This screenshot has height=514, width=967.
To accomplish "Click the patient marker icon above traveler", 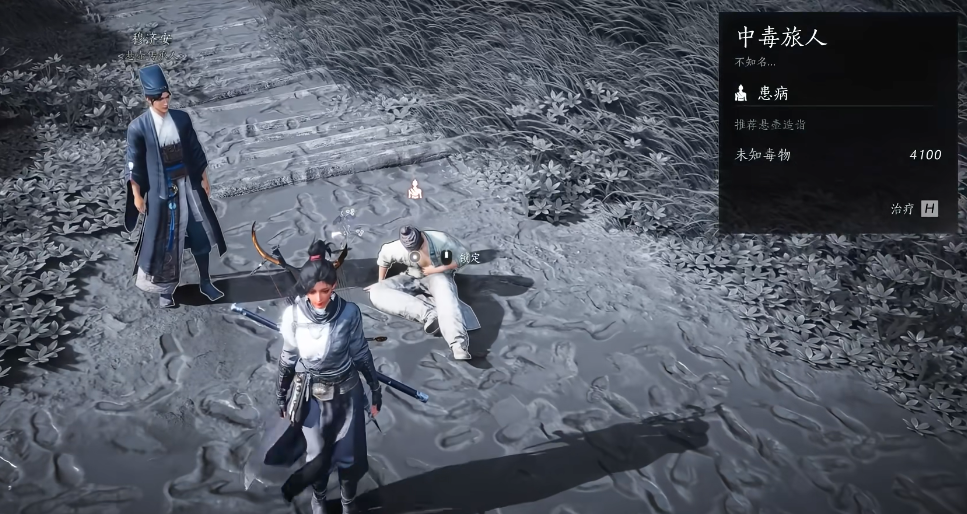I will pyautogui.click(x=416, y=189).
